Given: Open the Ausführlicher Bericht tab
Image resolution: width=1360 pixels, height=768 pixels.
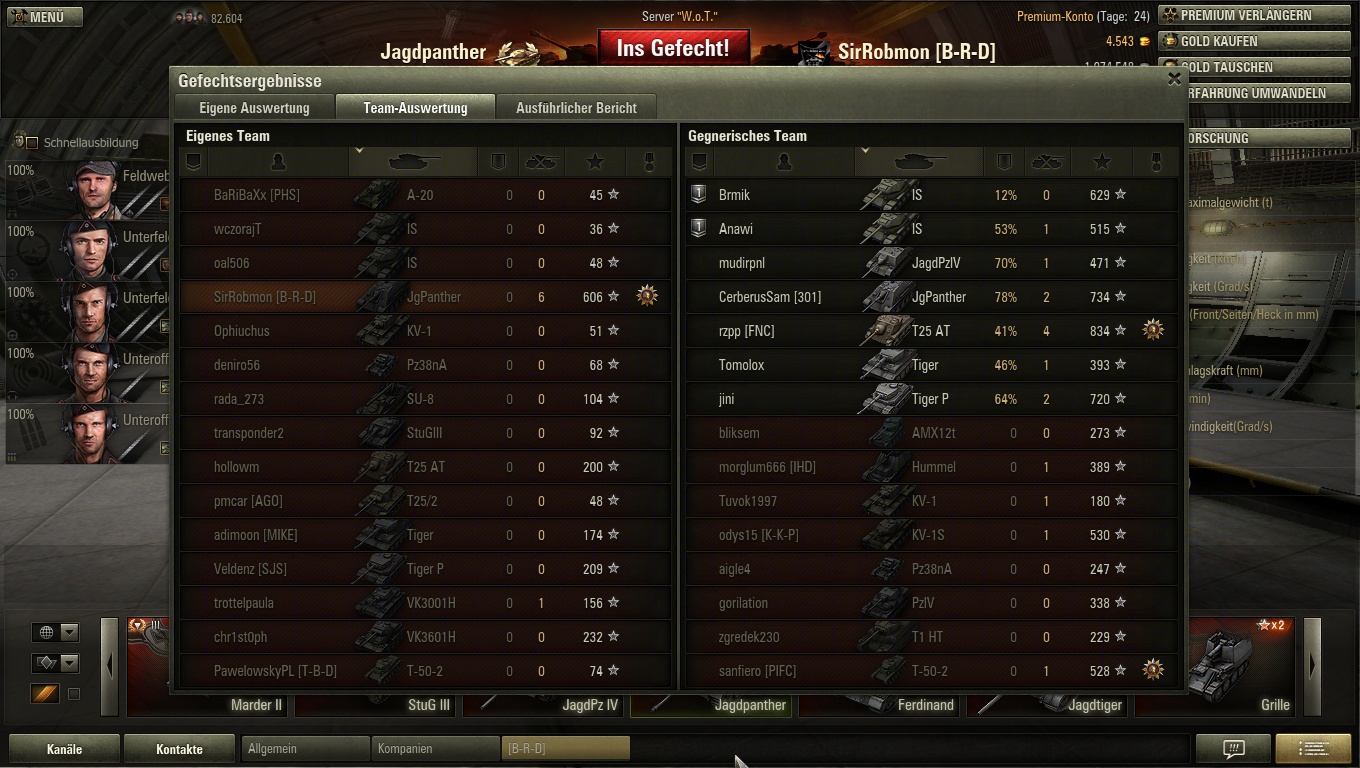Looking at the screenshot, I should pos(576,108).
